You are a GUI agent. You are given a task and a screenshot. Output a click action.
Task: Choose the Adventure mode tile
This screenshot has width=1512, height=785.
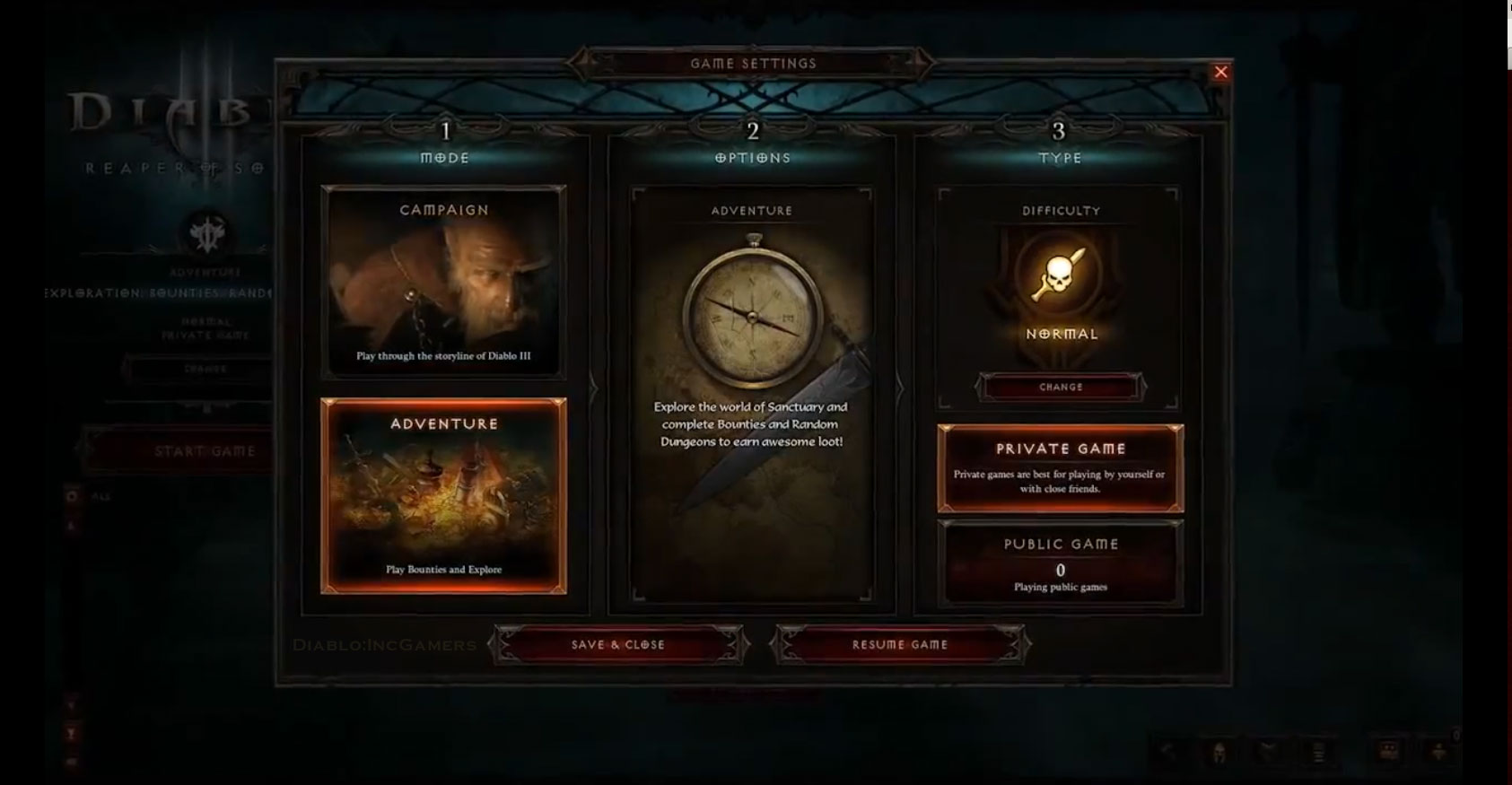[x=443, y=495]
